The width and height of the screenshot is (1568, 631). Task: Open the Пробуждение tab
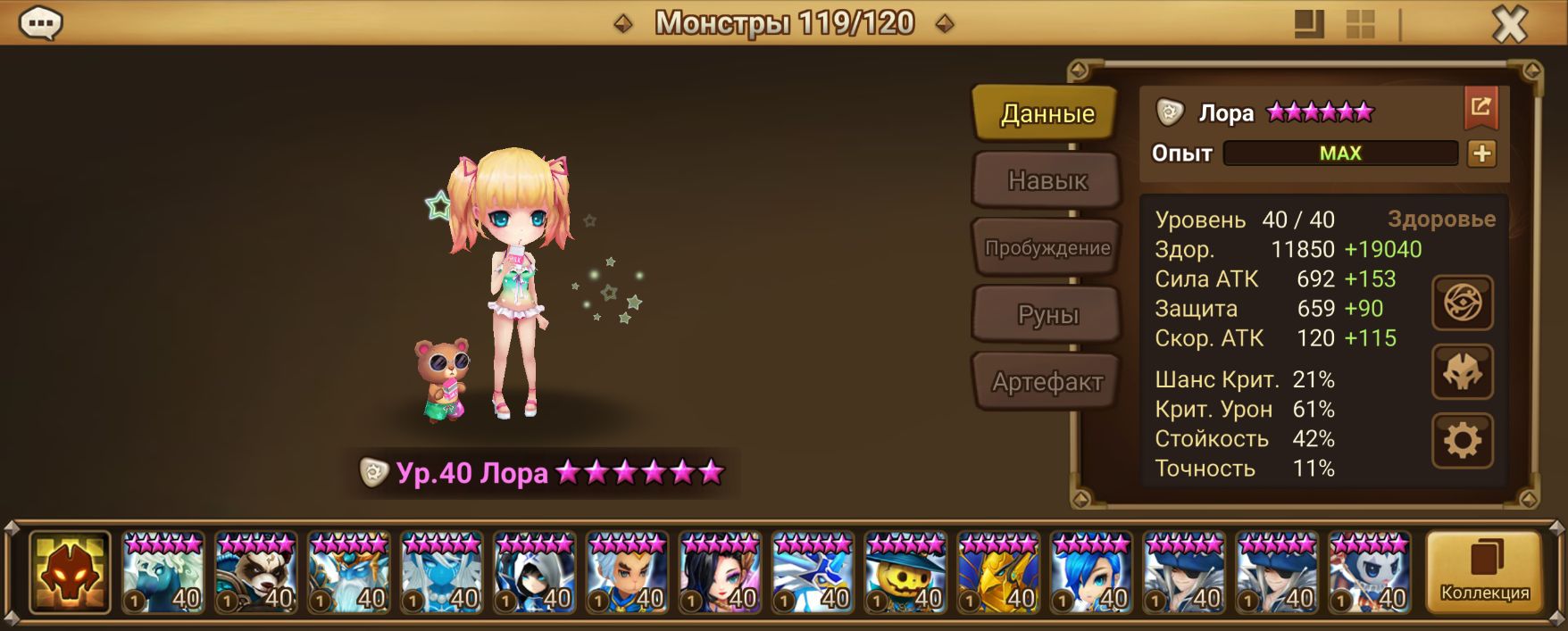tap(1047, 248)
